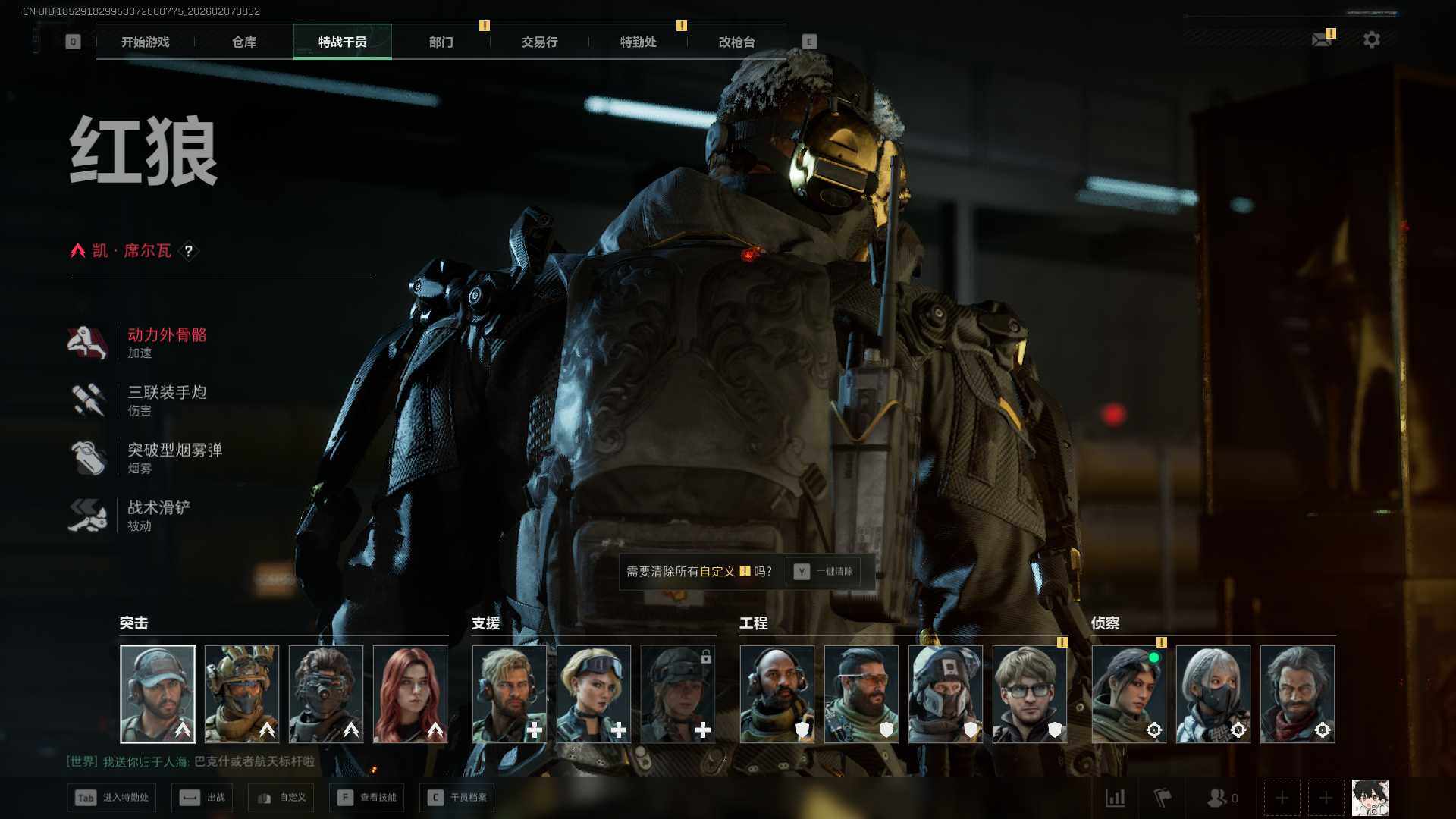1456x819 pixels.
Task: Switch to the 开始游戏 tab
Action: coord(145,42)
